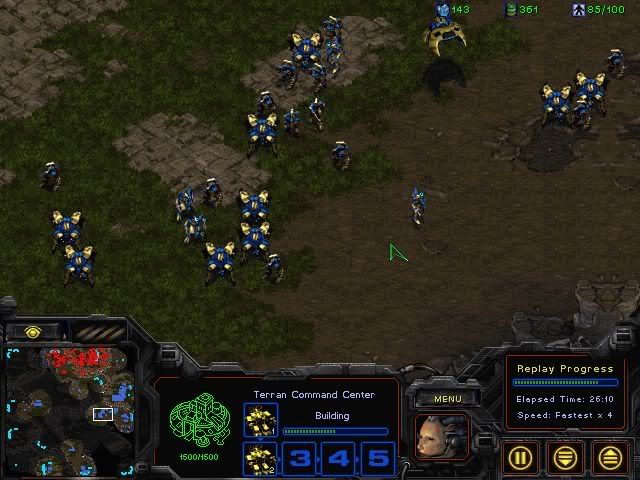Click the minimap to move the camera
Screen dimensions: 640x480
(x=68, y=410)
